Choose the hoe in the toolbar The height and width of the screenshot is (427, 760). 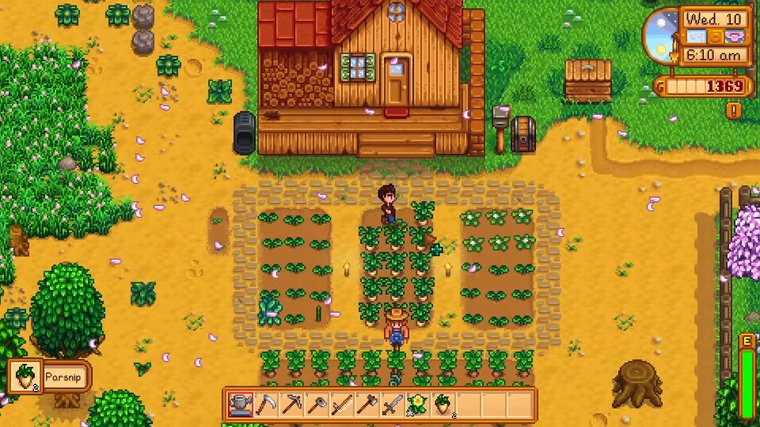(316, 404)
